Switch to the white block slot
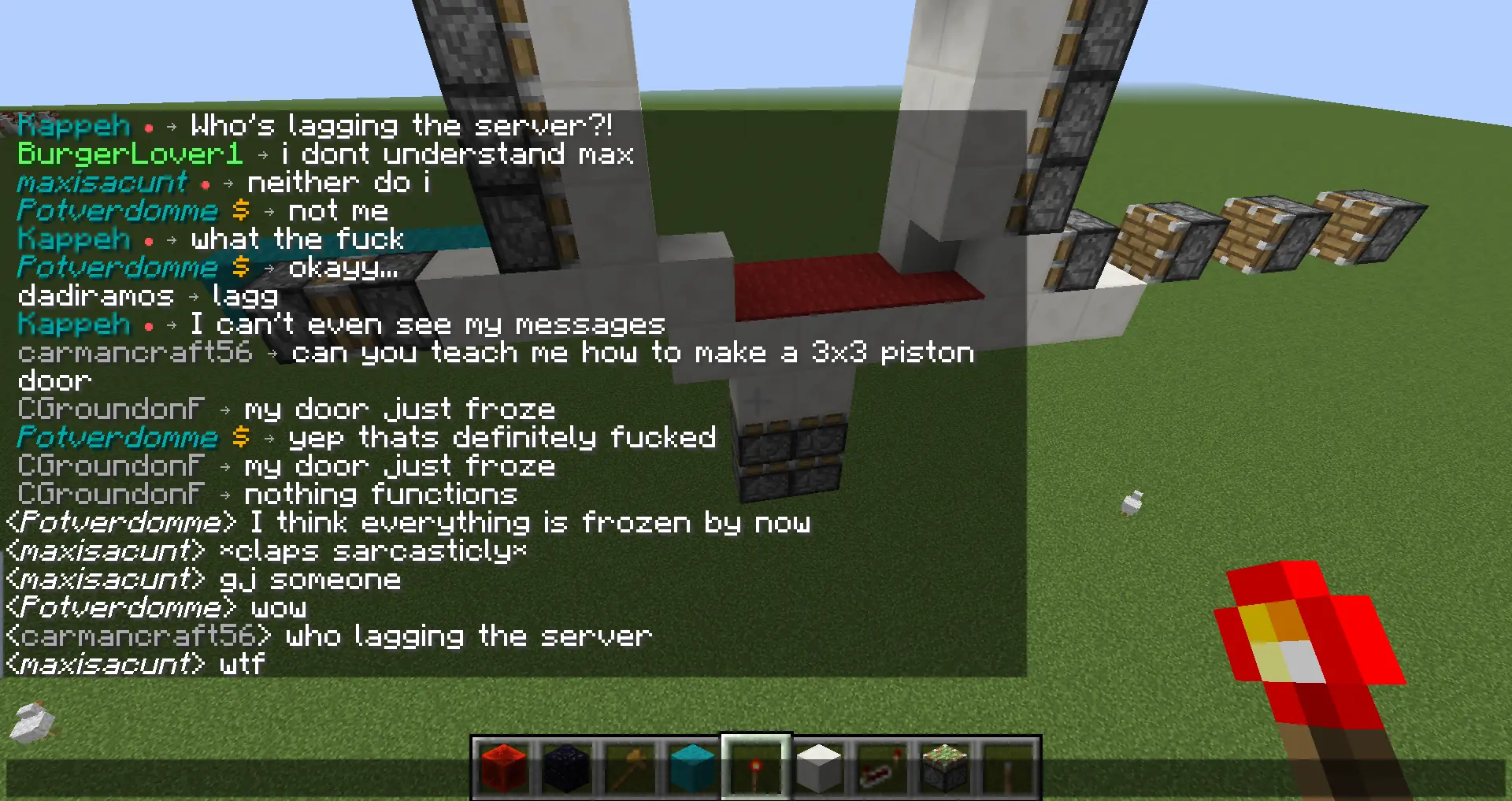Viewport: 1512px width, 801px height. coord(819,768)
